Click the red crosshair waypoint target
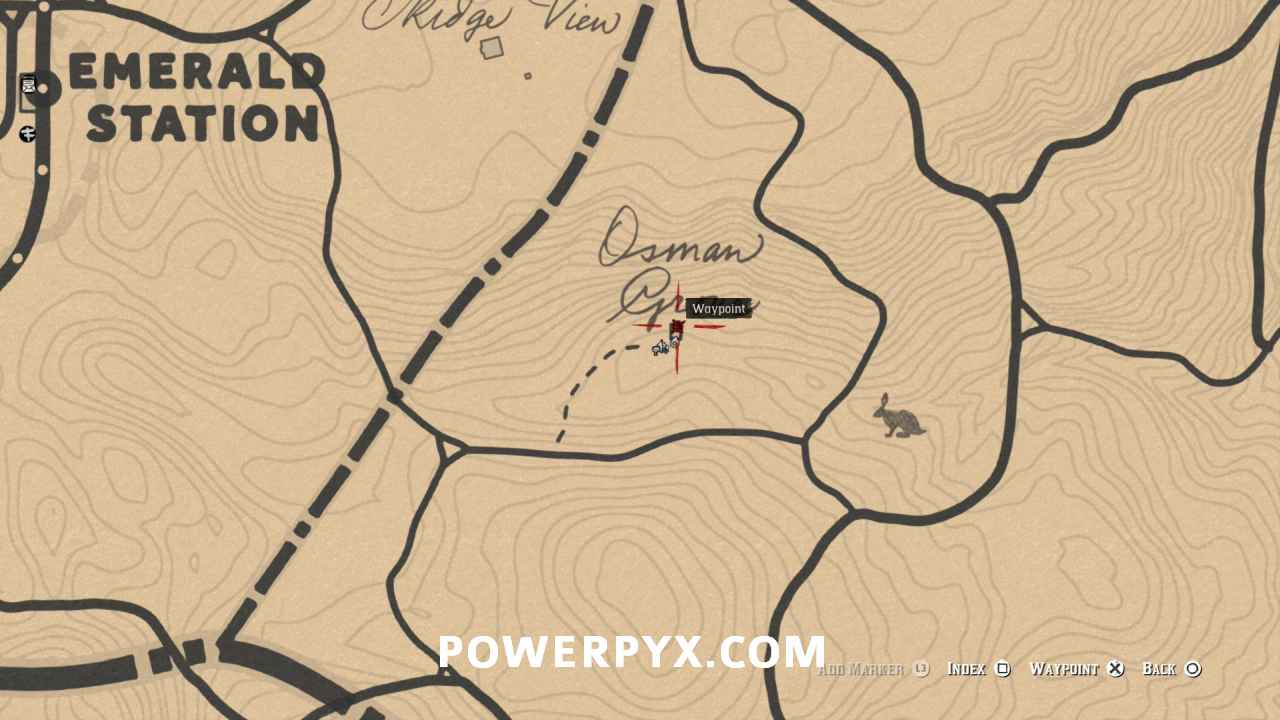 point(678,328)
